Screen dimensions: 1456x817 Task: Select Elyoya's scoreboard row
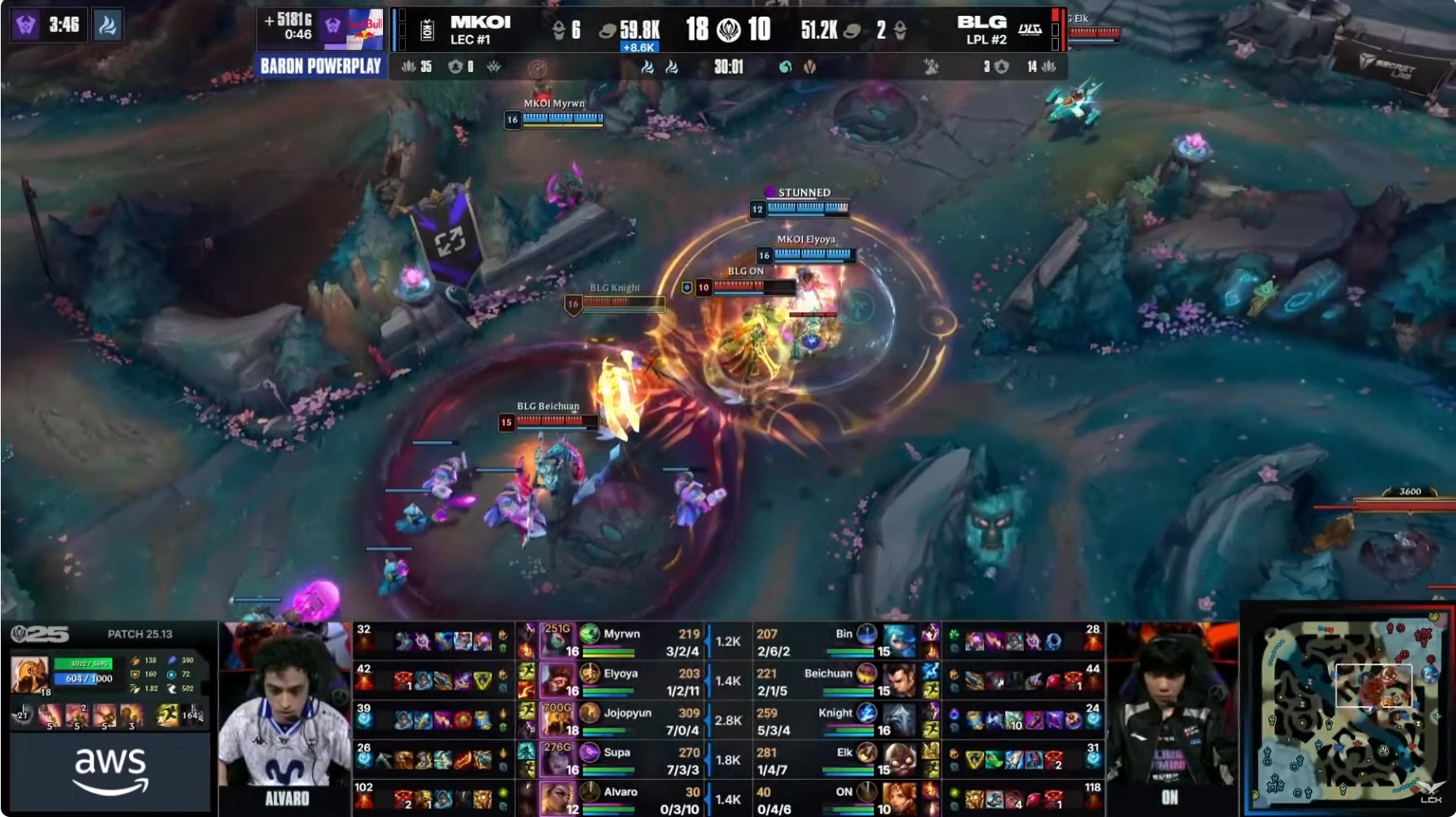tap(622, 681)
